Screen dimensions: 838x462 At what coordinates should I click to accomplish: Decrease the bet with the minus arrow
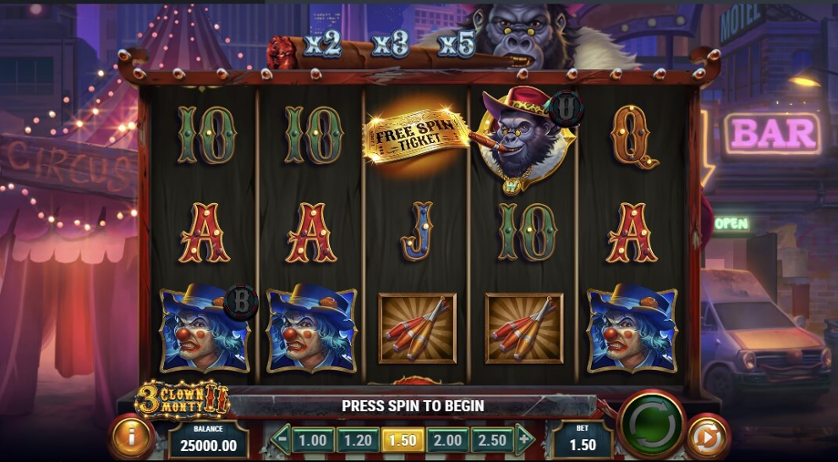281,439
